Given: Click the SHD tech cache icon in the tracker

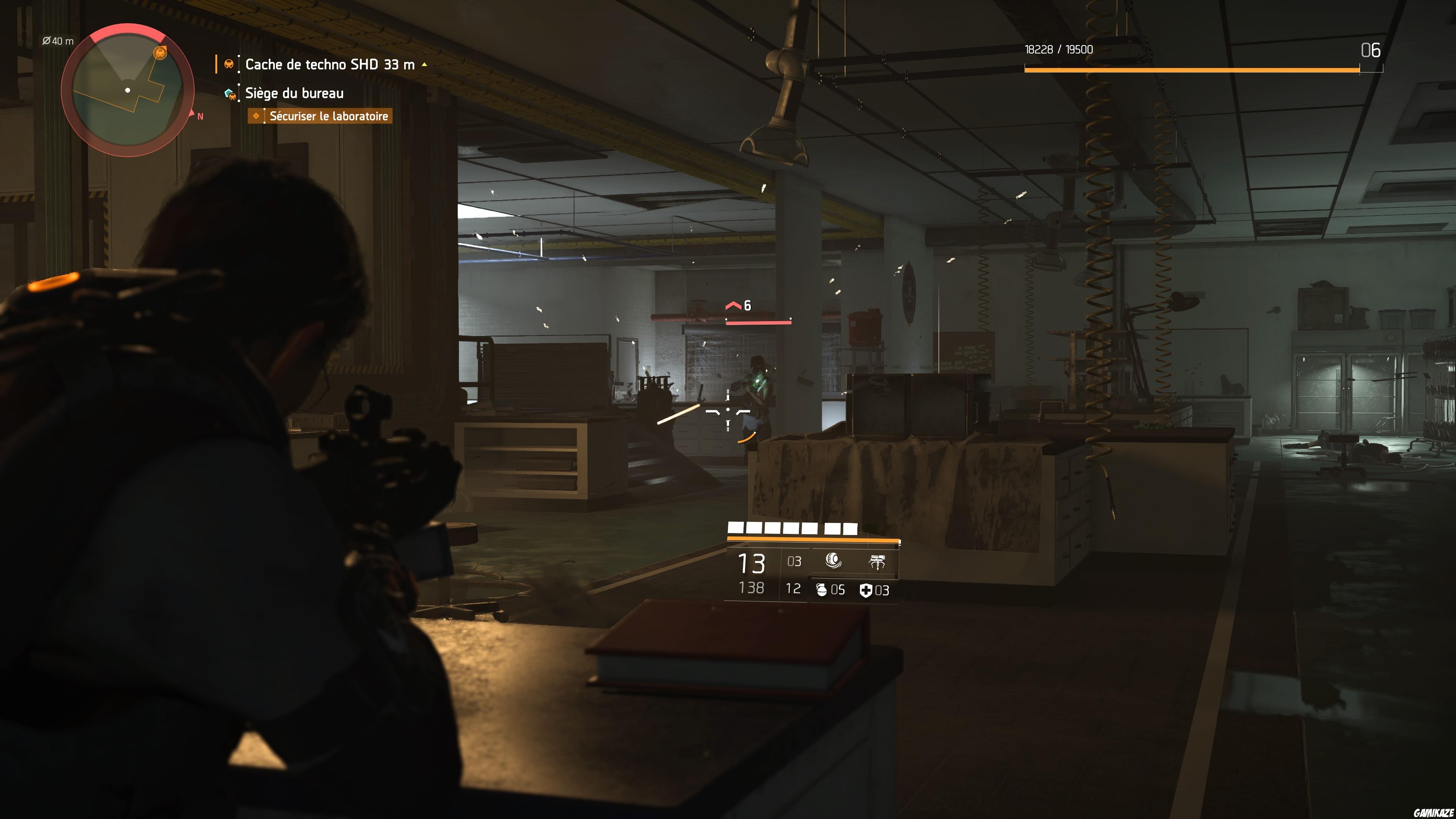Looking at the screenshot, I should coord(229,64).
